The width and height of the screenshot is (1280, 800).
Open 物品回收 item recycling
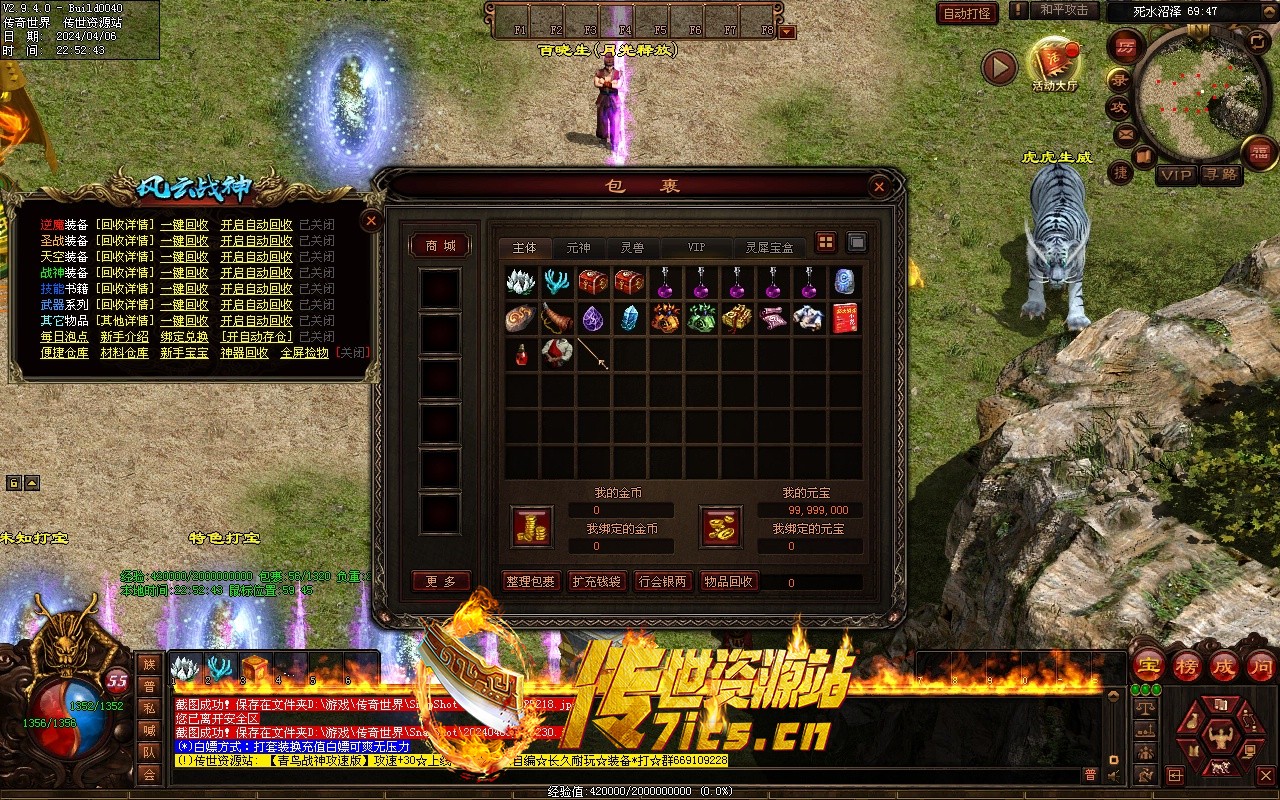tap(728, 582)
